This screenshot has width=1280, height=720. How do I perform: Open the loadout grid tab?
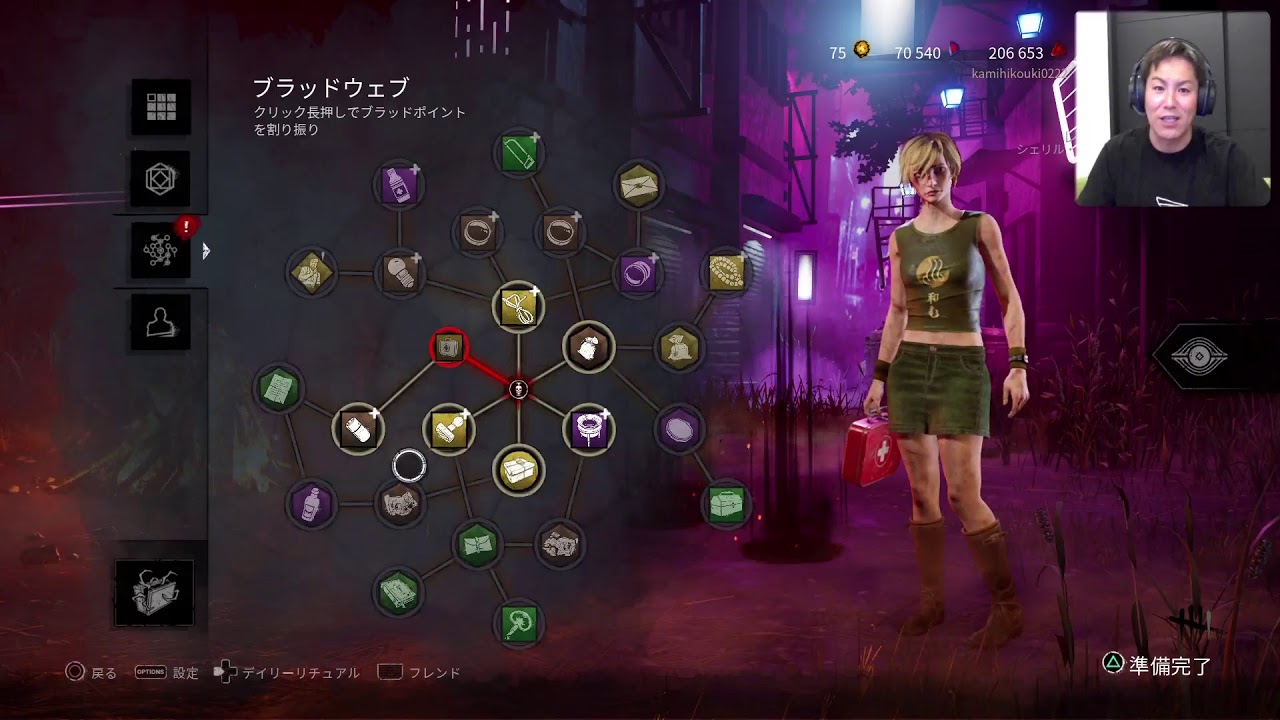(x=161, y=107)
